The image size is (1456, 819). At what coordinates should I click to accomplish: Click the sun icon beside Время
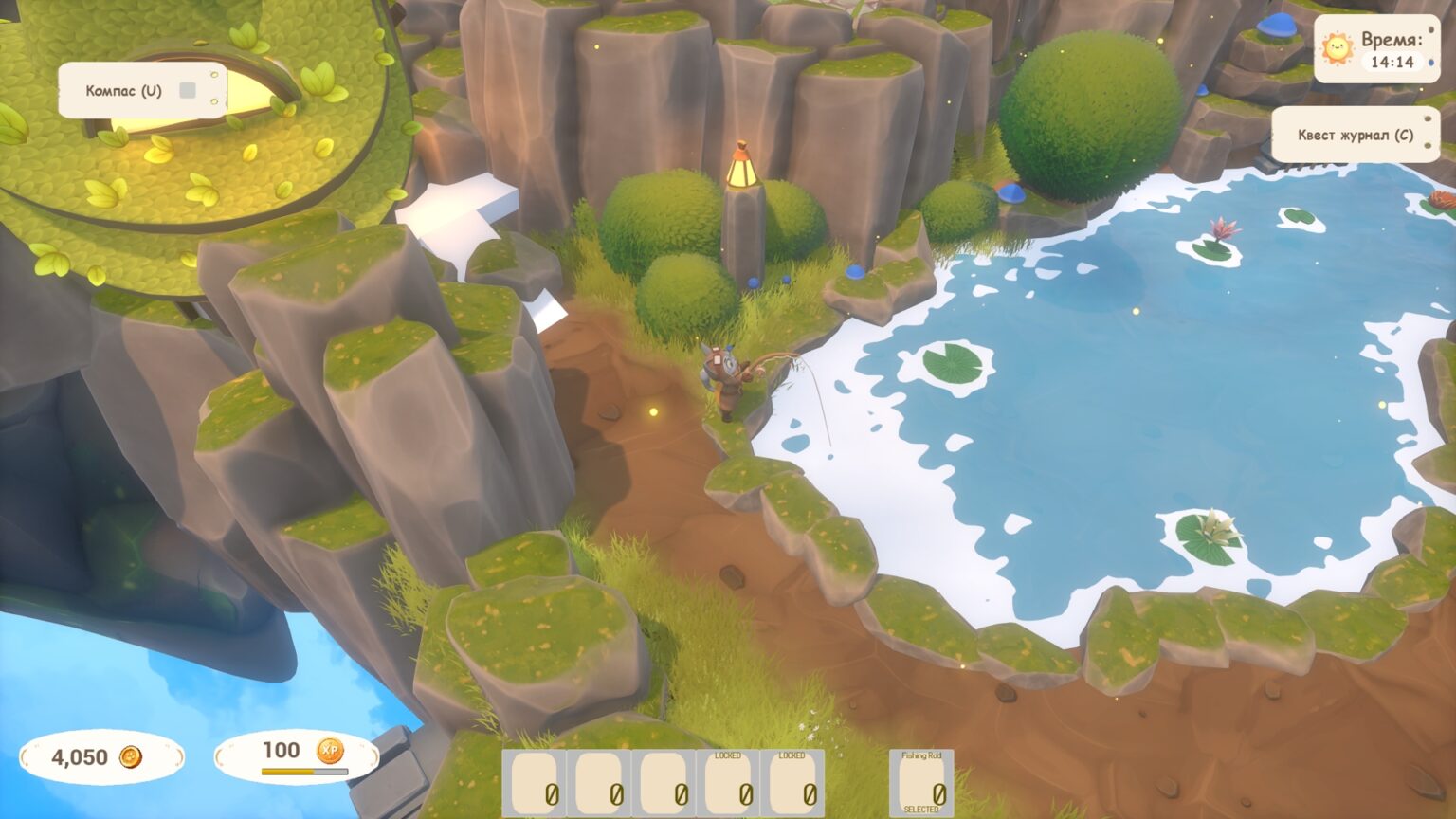[x=1338, y=48]
